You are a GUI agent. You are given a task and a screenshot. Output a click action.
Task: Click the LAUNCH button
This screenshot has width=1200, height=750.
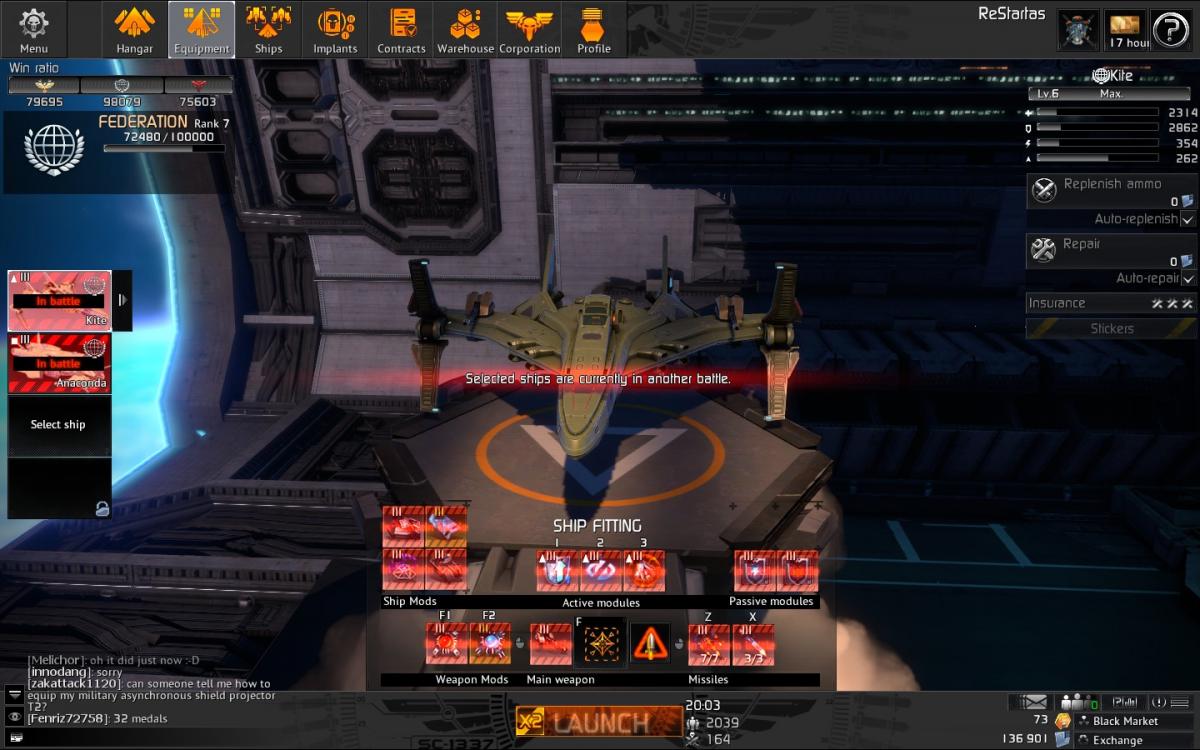598,721
